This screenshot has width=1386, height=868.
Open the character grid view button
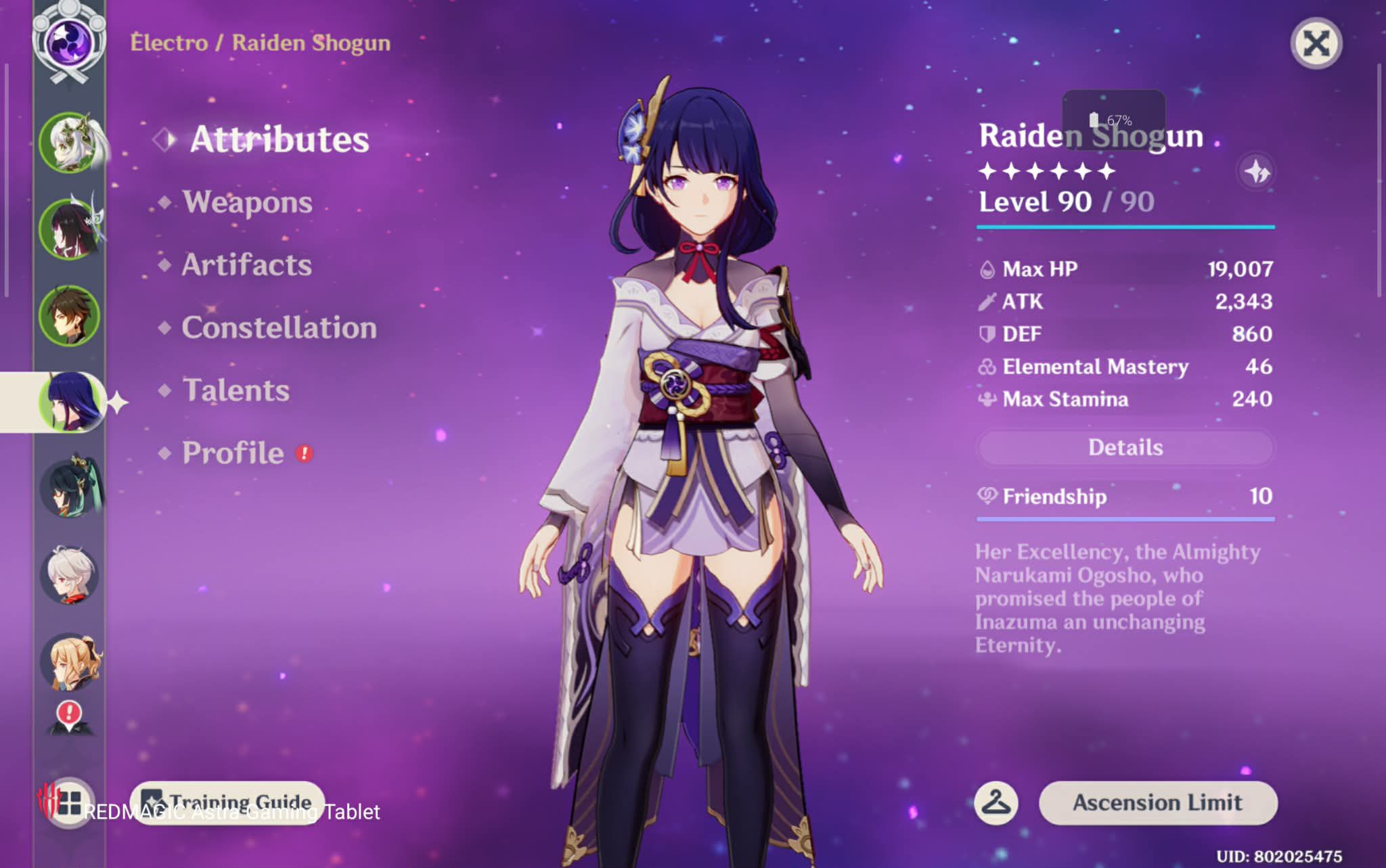(x=68, y=804)
